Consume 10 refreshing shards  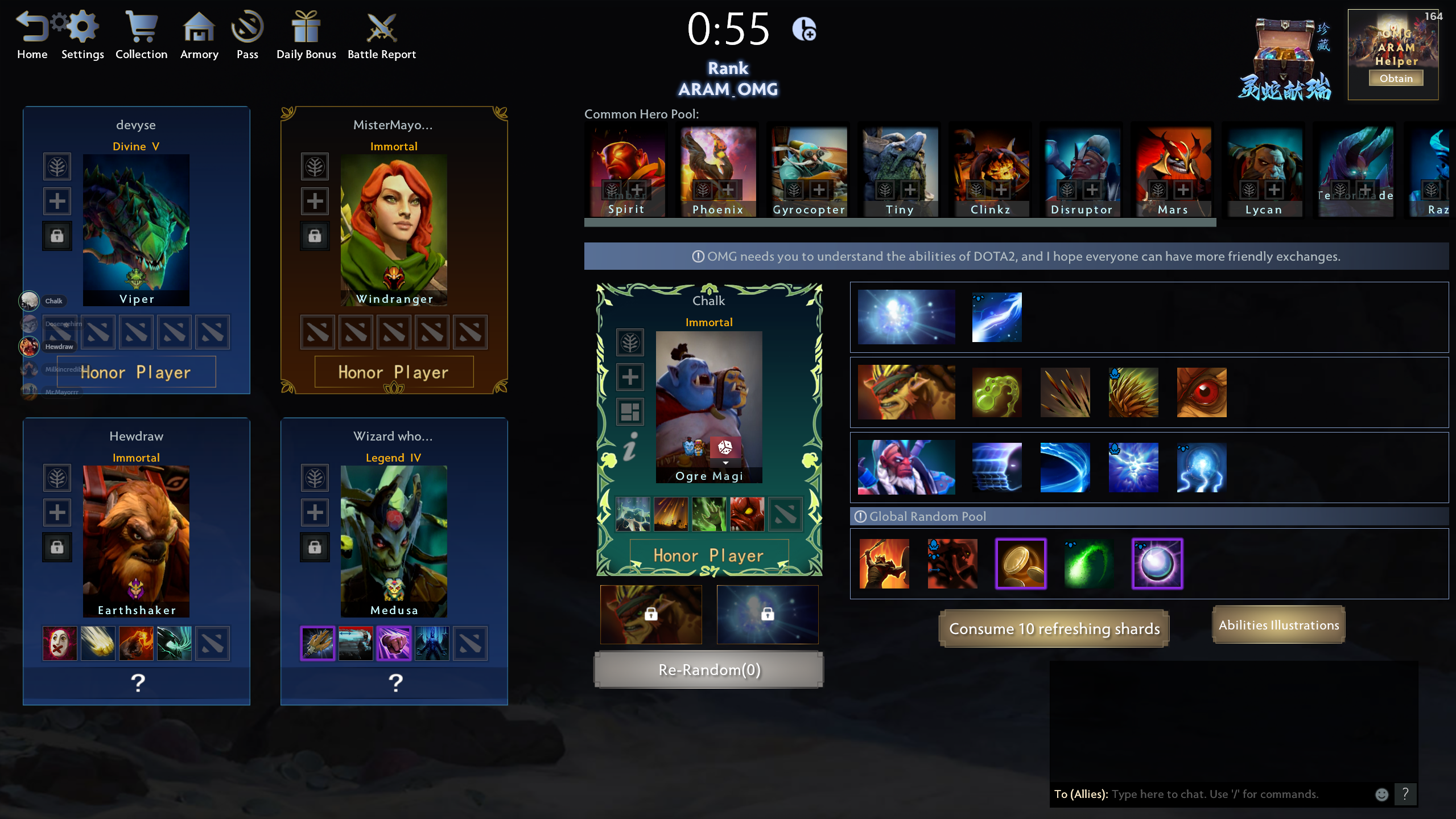pos(1054,628)
